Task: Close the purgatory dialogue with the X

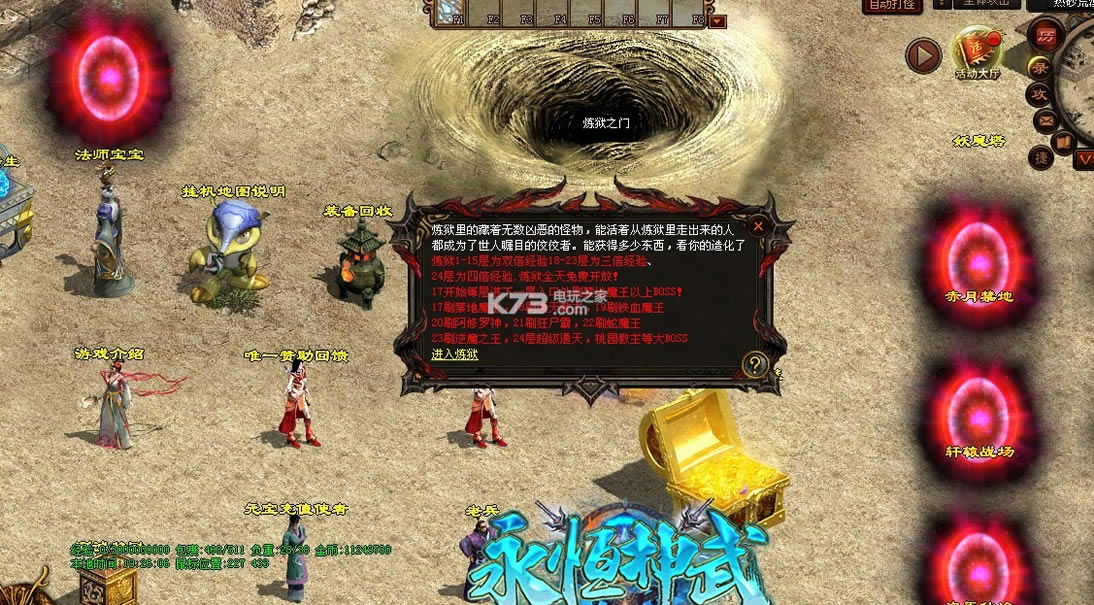Action: 758,226
